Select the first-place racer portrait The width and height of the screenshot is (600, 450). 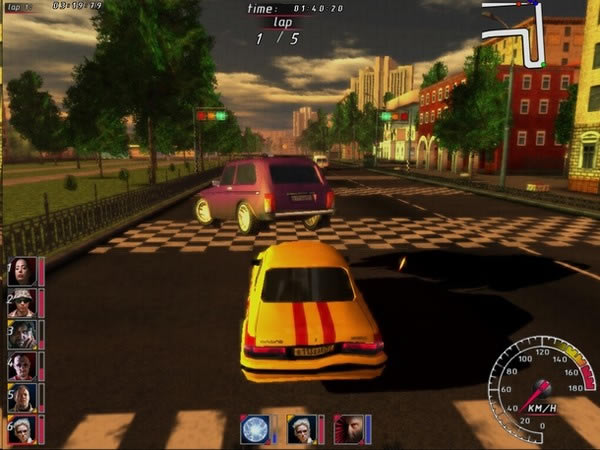coord(23,271)
